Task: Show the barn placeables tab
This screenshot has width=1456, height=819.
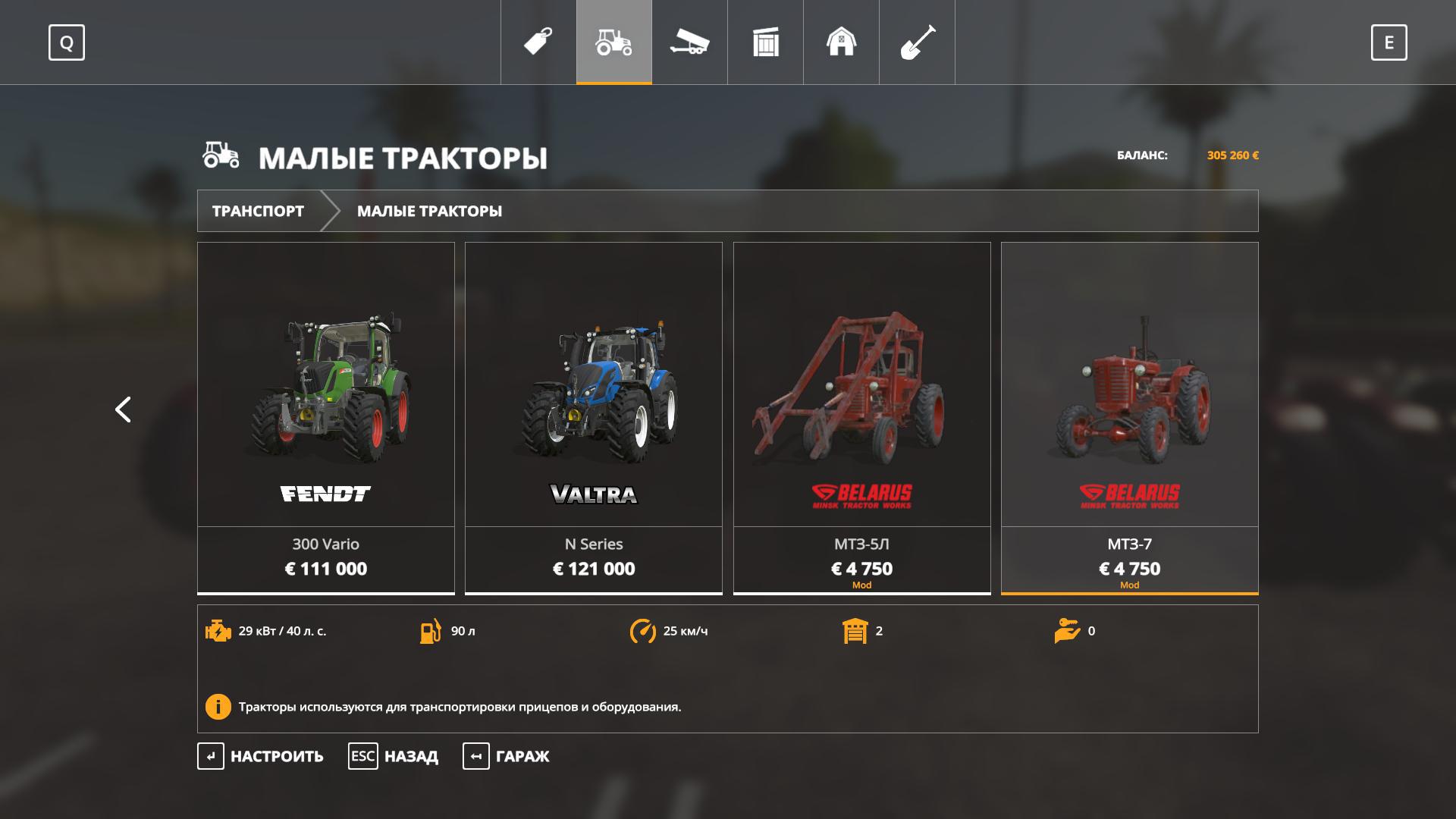Action: [x=842, y=42]
